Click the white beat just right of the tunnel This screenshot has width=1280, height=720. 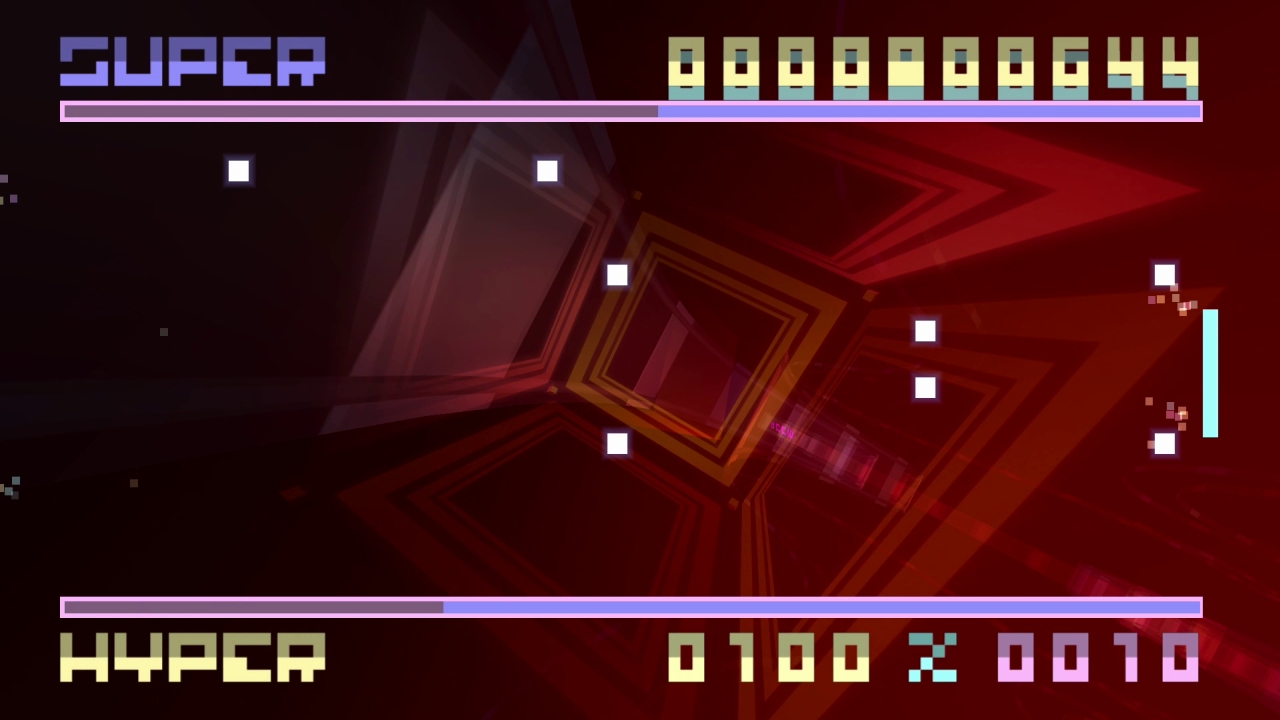[925, 330]
